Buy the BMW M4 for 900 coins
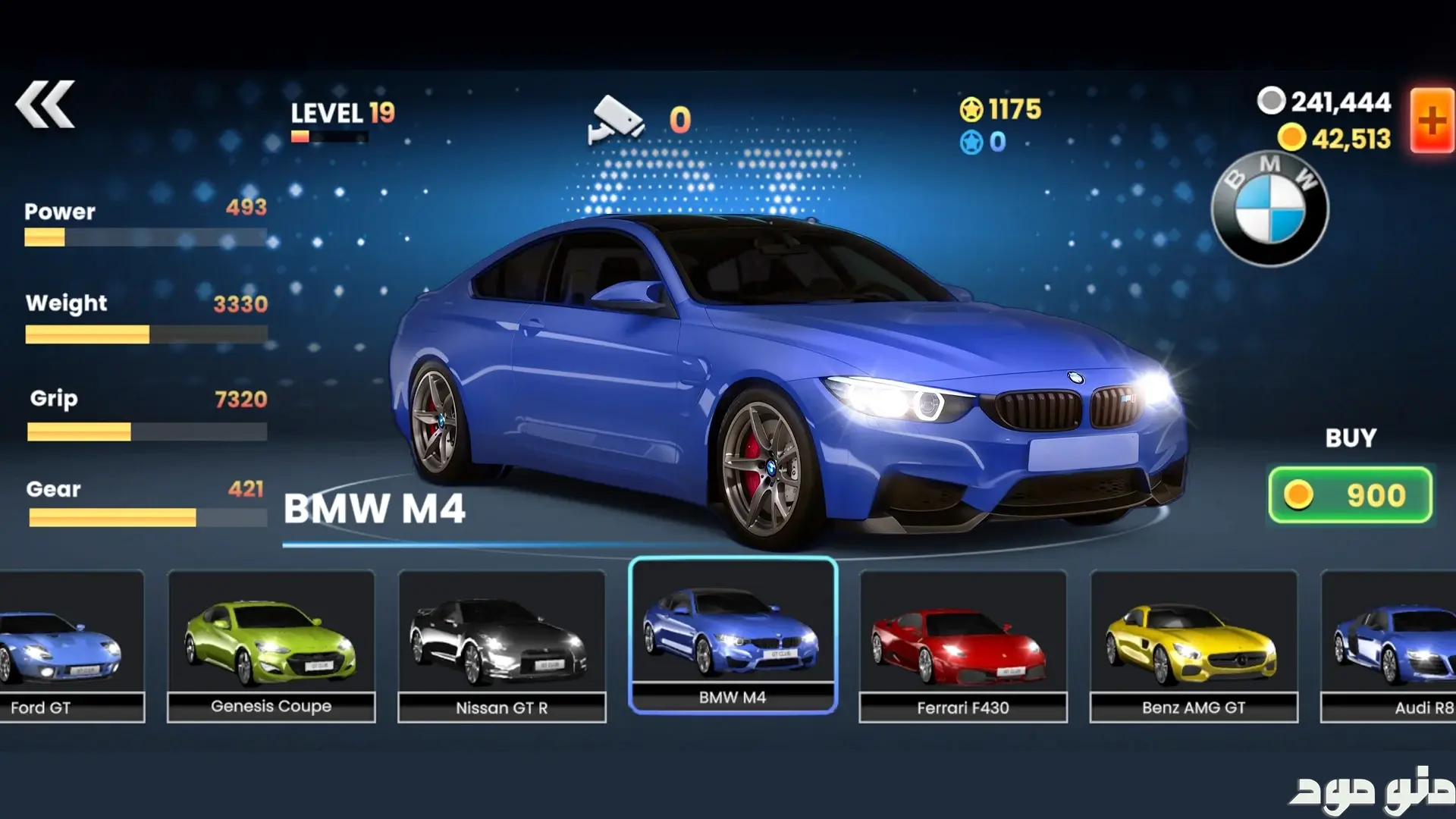 (1350, 495)
